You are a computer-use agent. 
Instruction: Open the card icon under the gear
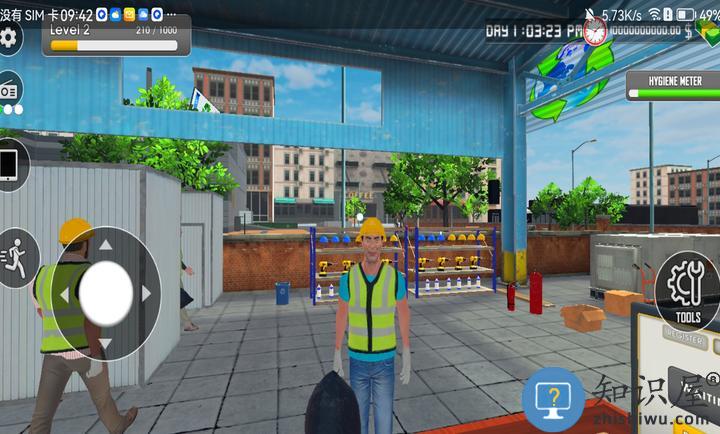[10, 88]
